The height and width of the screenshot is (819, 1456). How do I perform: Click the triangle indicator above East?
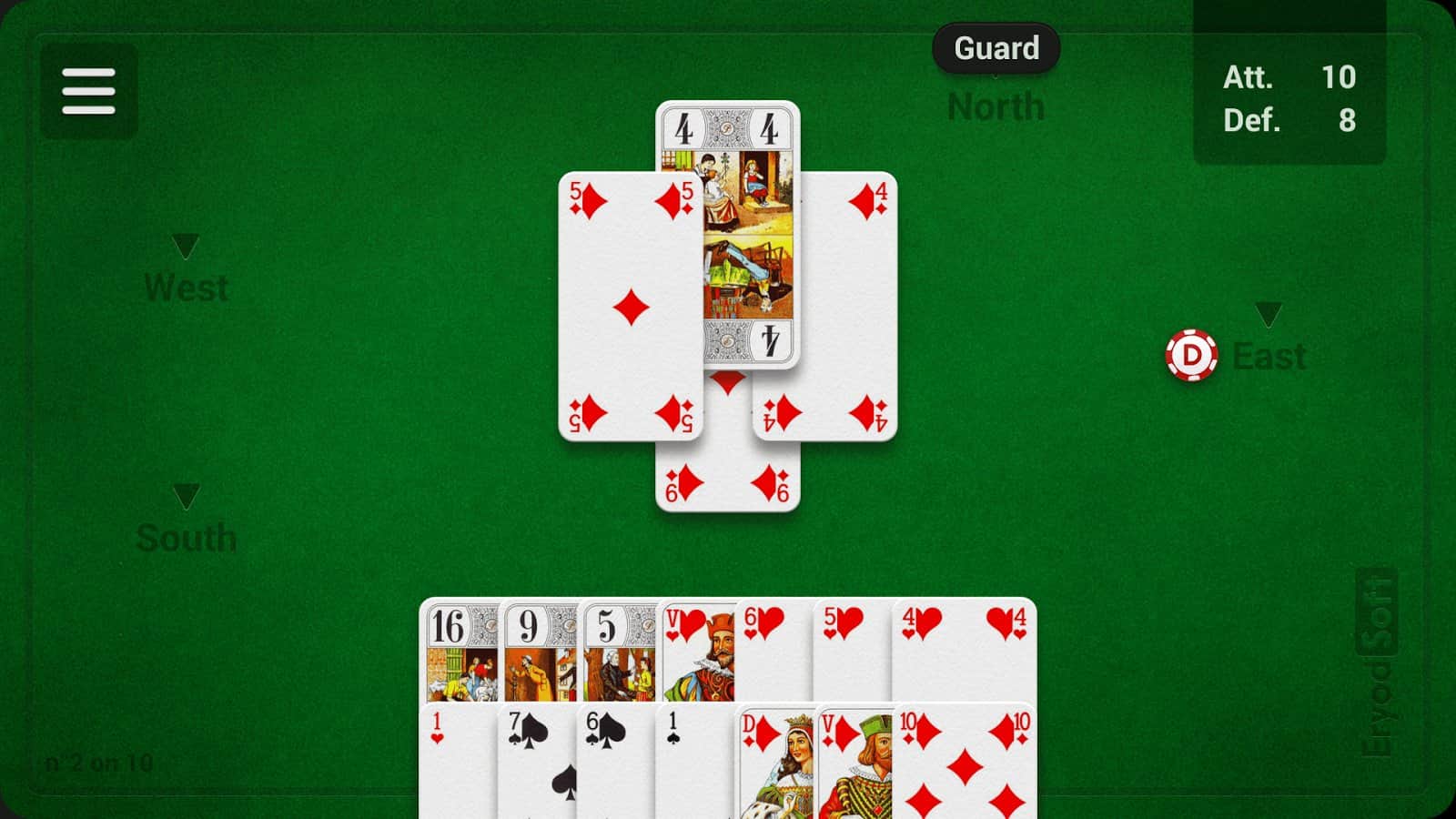1267,316
